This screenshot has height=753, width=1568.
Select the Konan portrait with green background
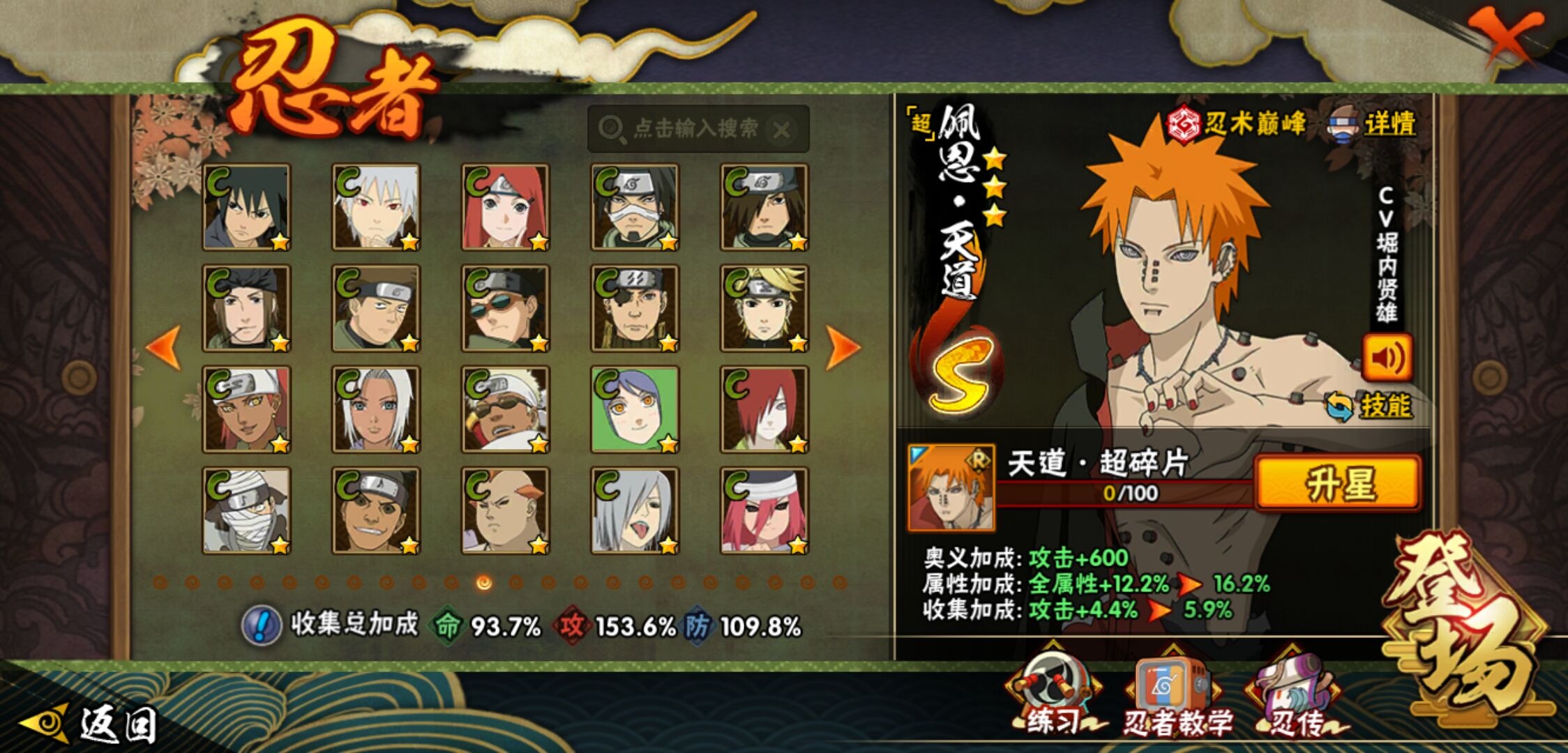tap(635, 409)
